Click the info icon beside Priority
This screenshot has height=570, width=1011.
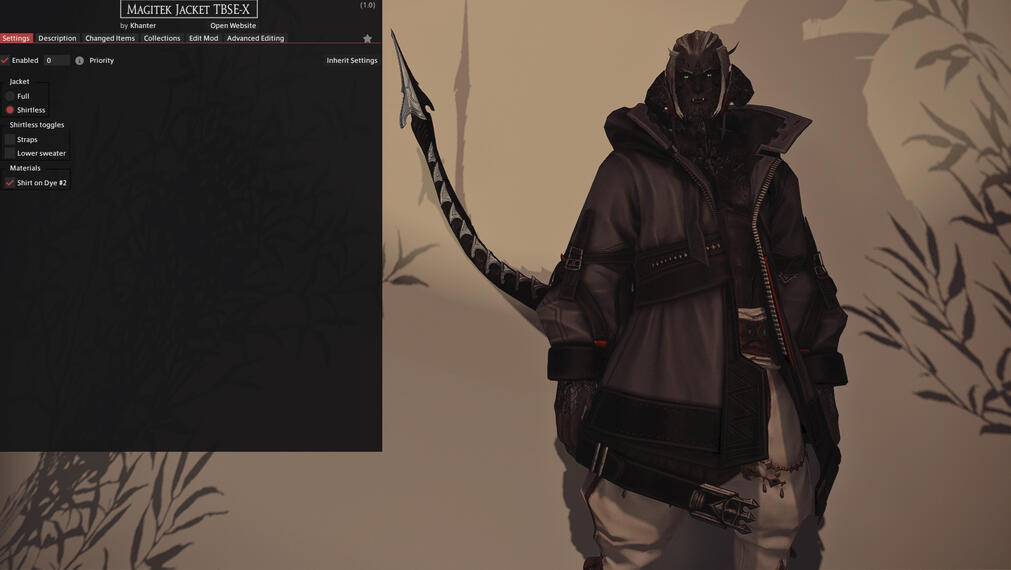tap(80, 61)
